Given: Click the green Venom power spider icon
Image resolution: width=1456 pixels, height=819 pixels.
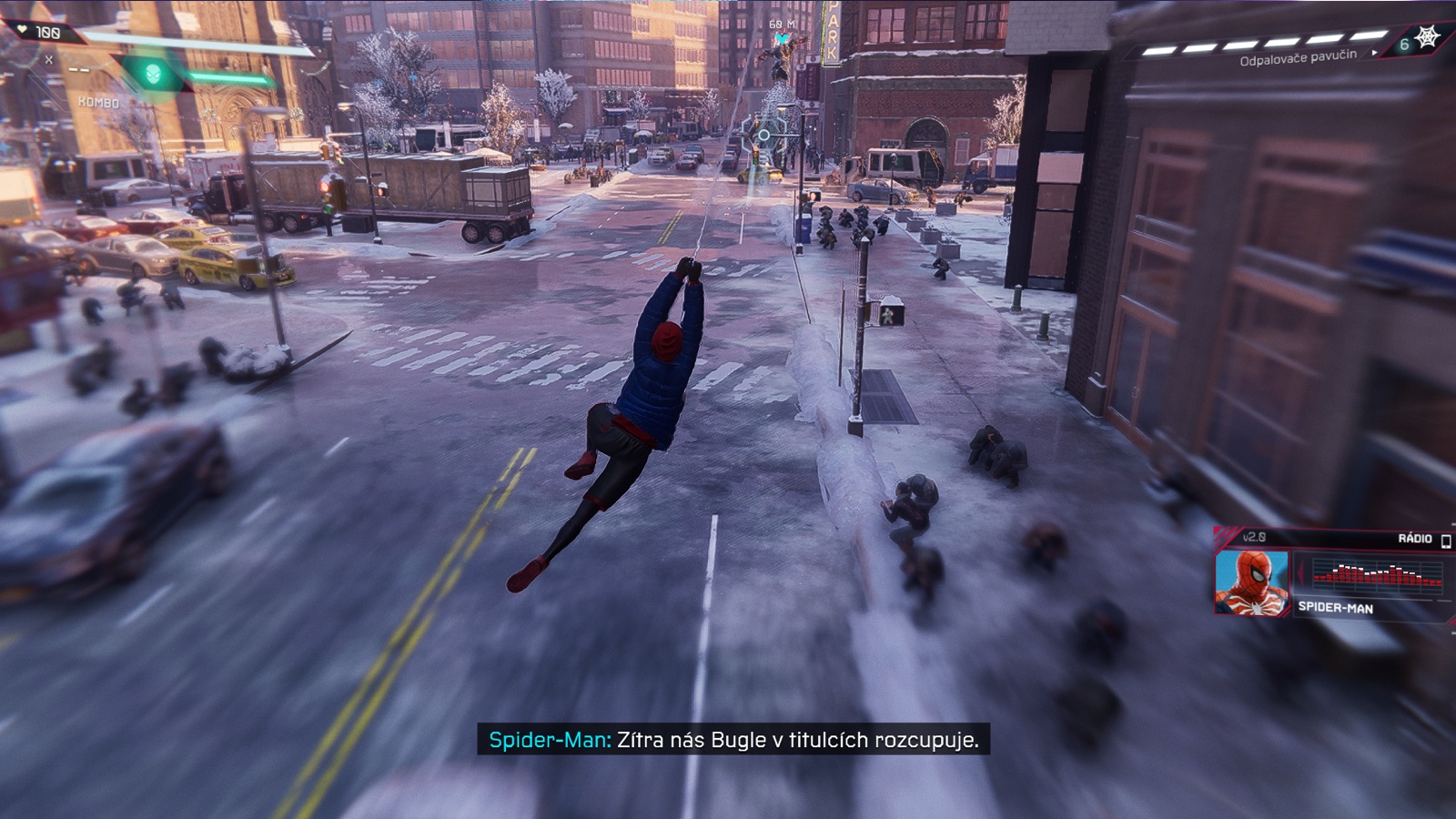Looking at the screenshot, I should click(x=154, y=73).
